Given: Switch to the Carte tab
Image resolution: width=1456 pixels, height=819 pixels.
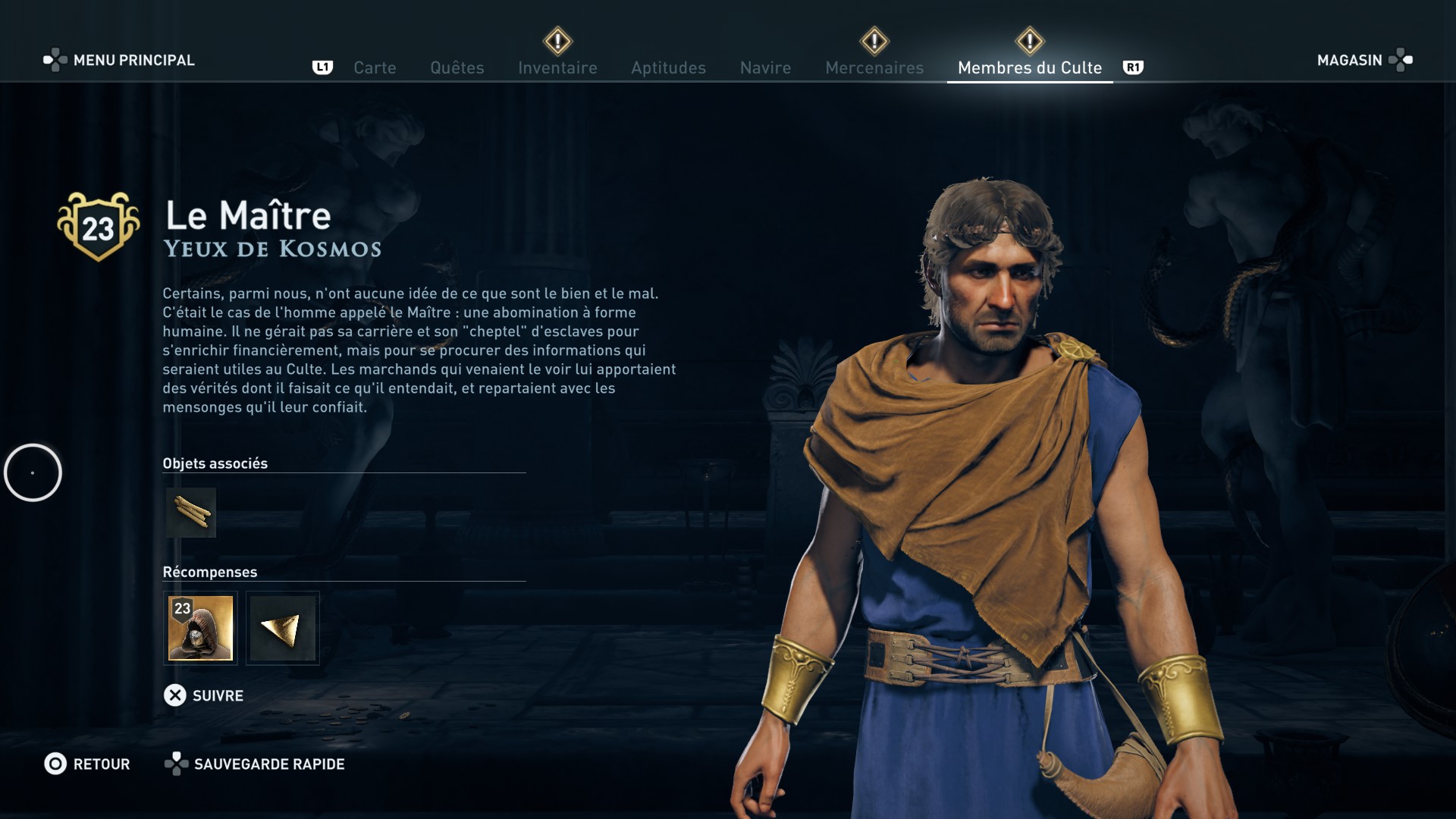Looking at the screenshot, I should (375, 67).
